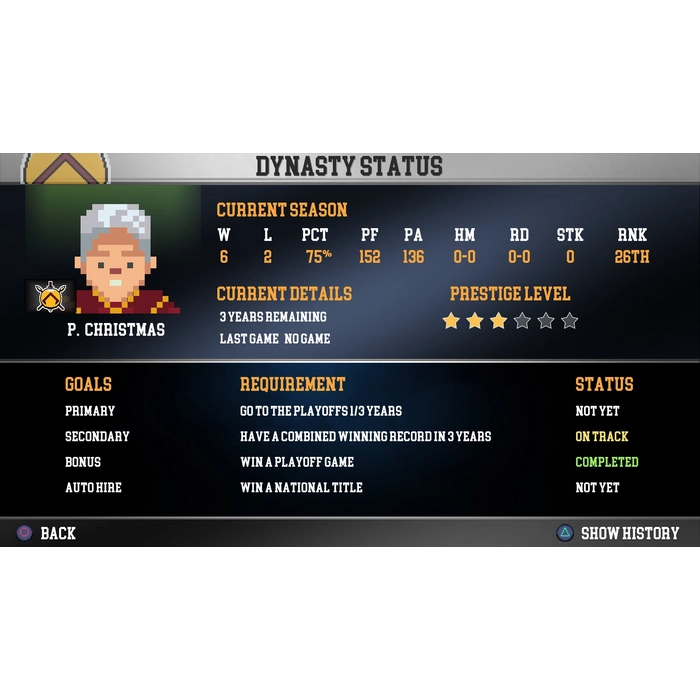The image size is (700, 700).
Task: Select the Primary goal row
Action: 90,411
